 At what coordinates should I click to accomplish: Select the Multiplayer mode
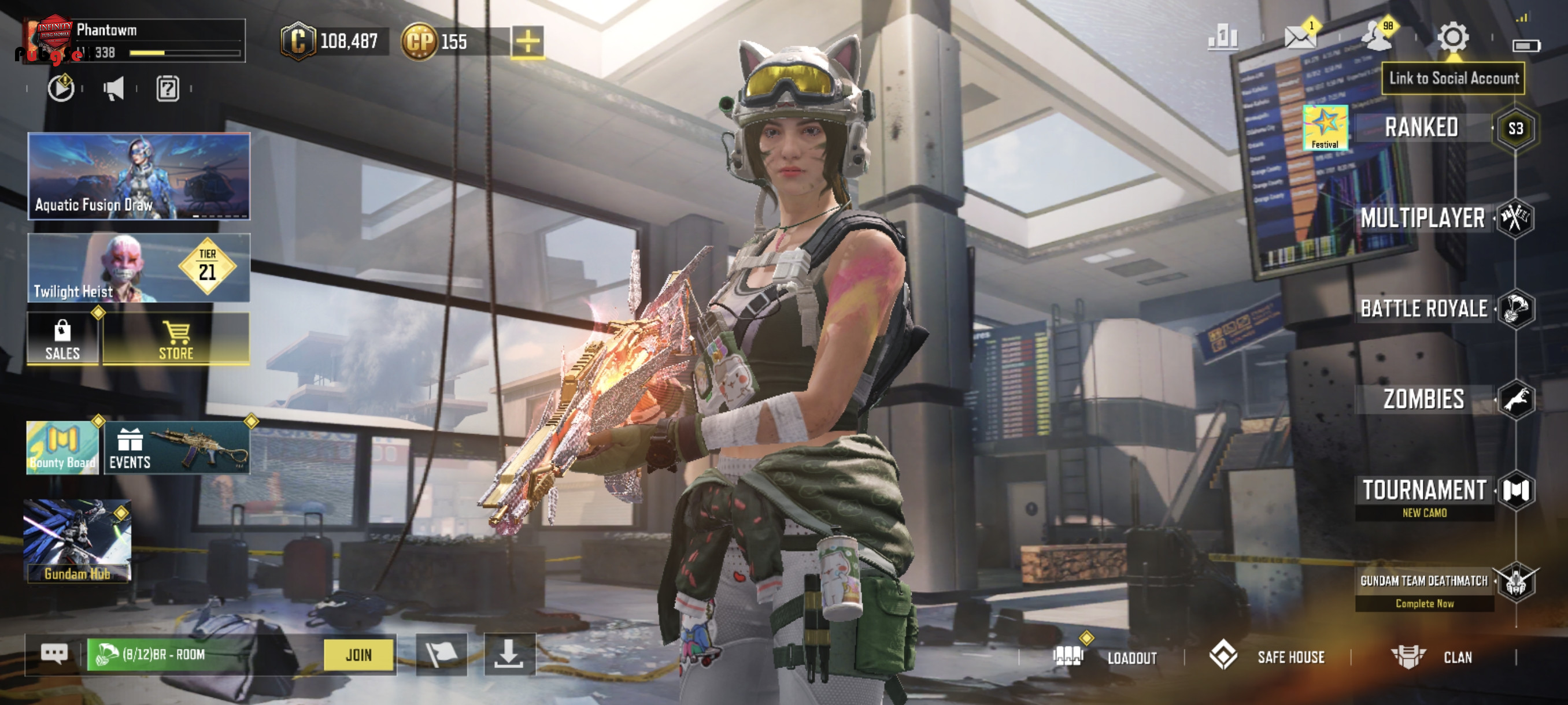coord(1422,218)
